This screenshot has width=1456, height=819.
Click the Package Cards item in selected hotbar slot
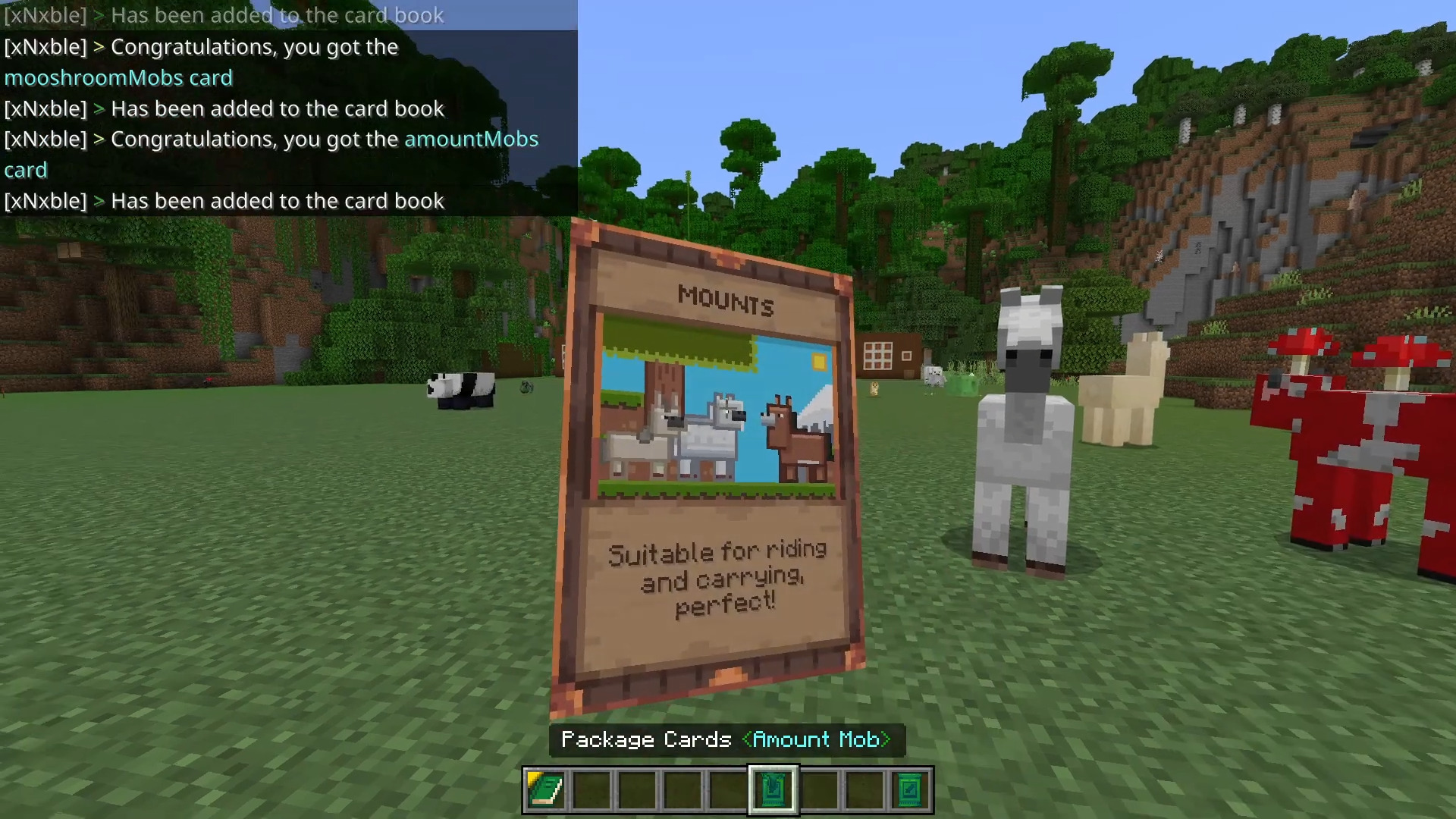pos(773,789)
